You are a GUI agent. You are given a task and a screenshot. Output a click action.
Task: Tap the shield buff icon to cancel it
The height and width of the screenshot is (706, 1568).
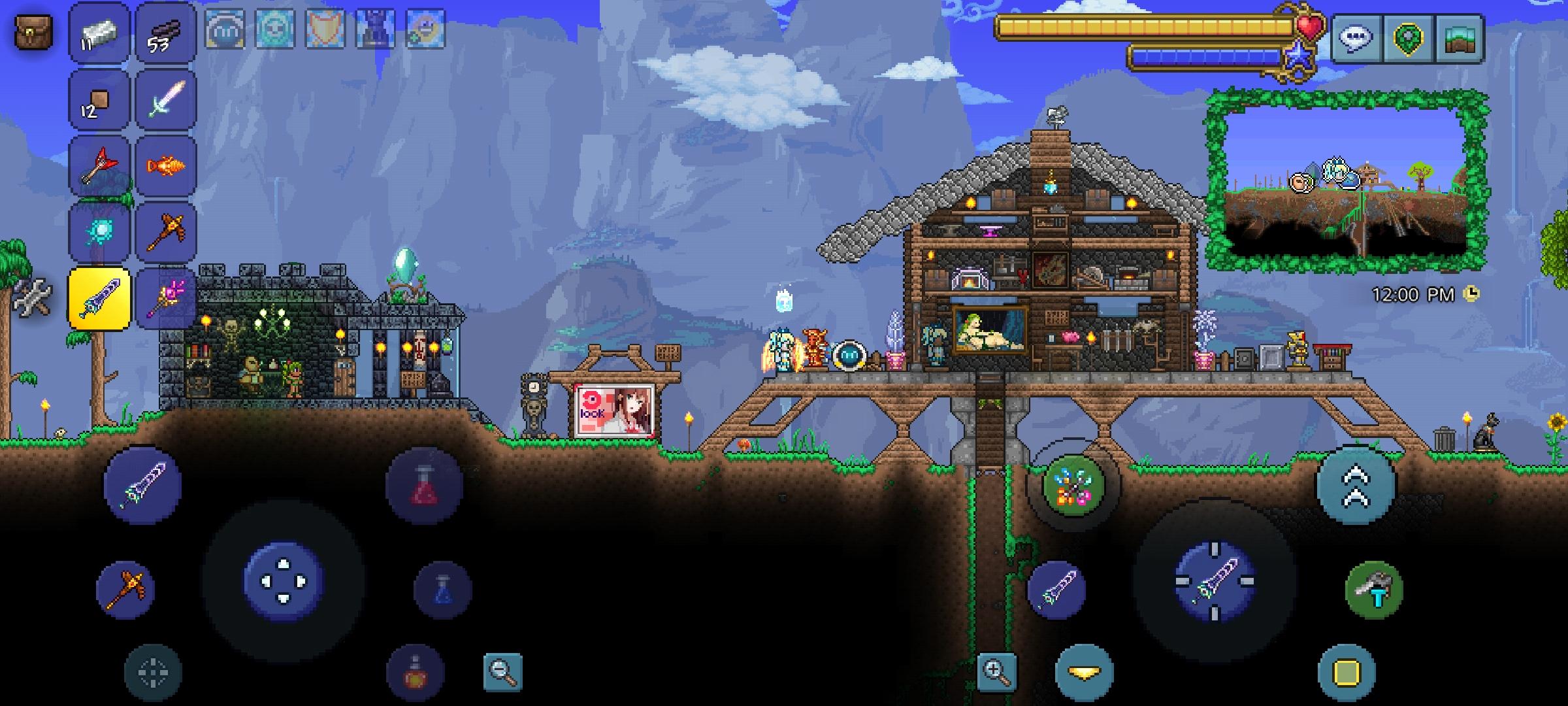click(x=325, y=29)
